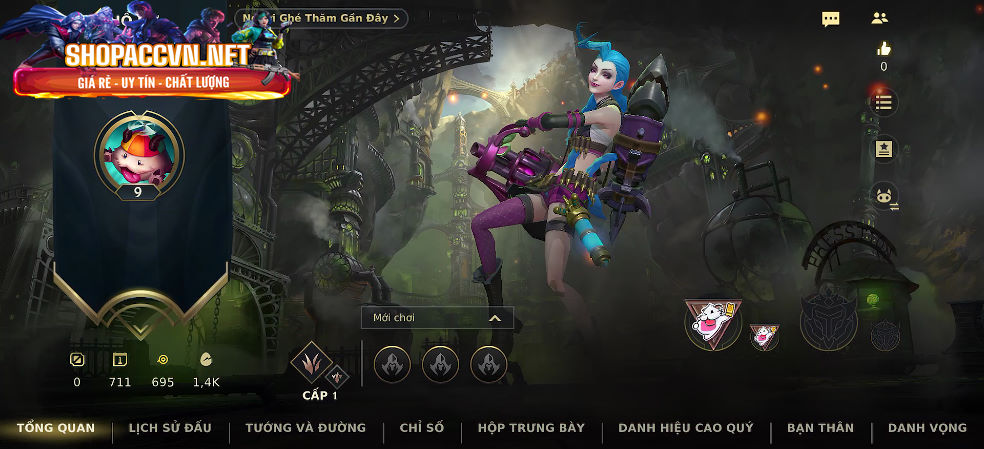Select the large poro triangle emblem
The height and width of the screenshot is (449, 984).
coord(713,323)
